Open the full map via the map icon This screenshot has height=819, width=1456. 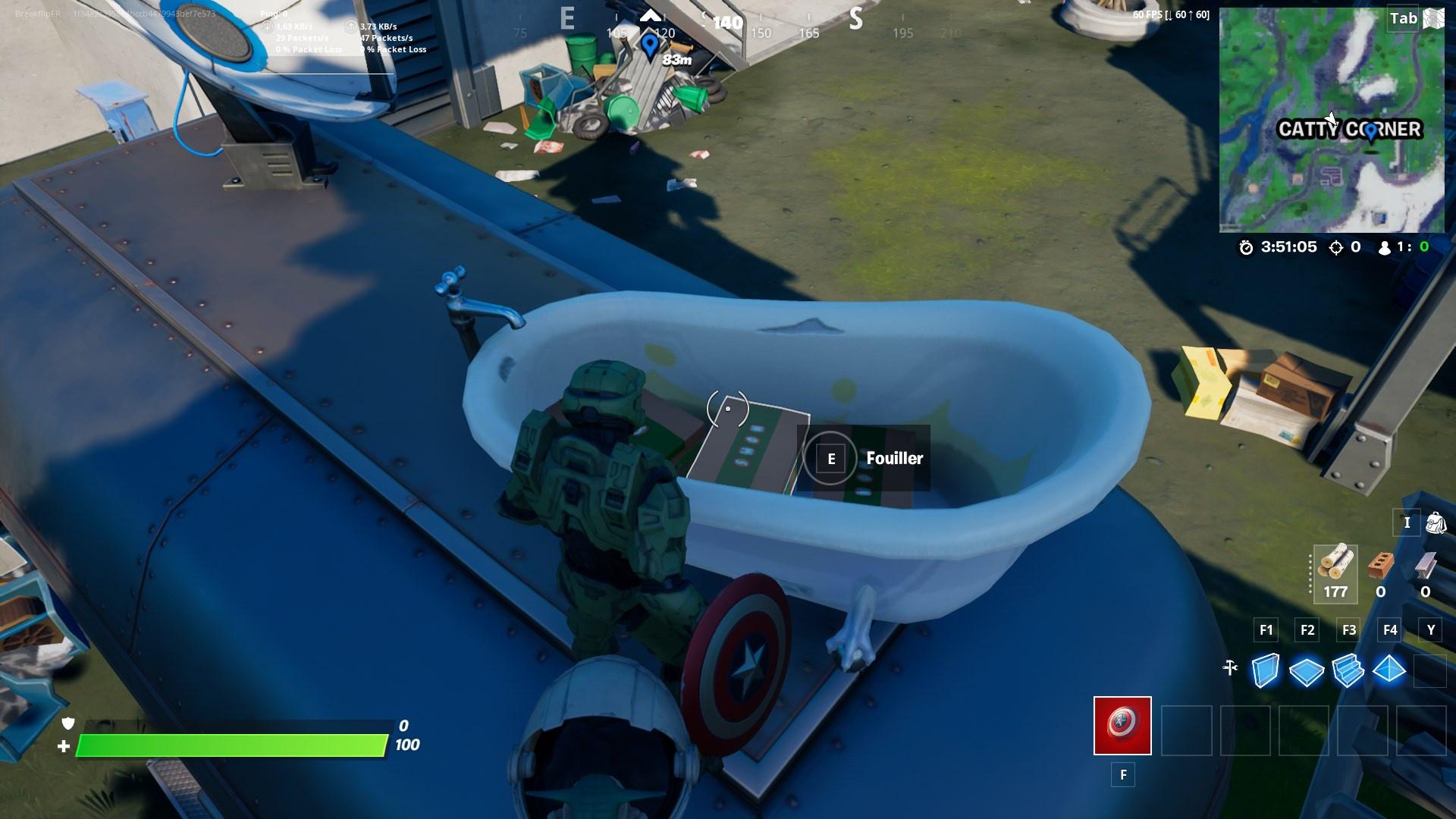(x=1432, y=17)
